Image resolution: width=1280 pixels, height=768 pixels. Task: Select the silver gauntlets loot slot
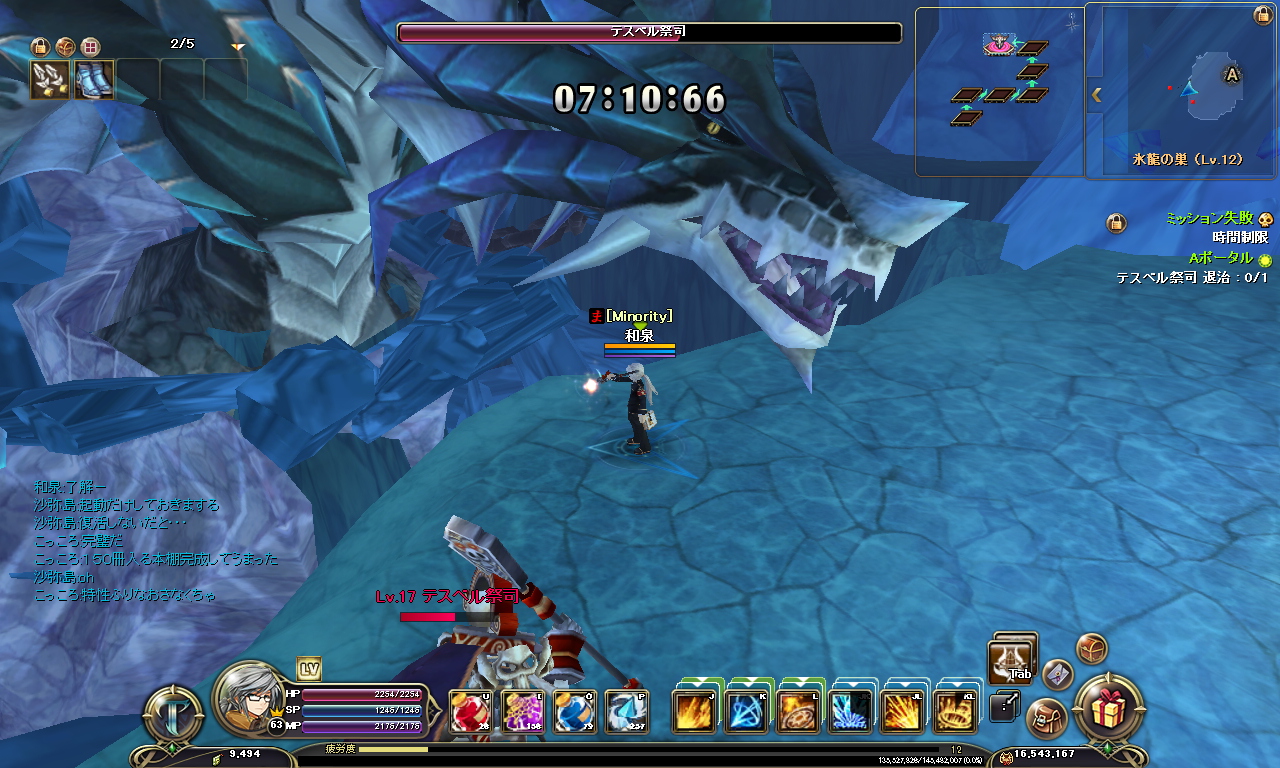[49, 80]
